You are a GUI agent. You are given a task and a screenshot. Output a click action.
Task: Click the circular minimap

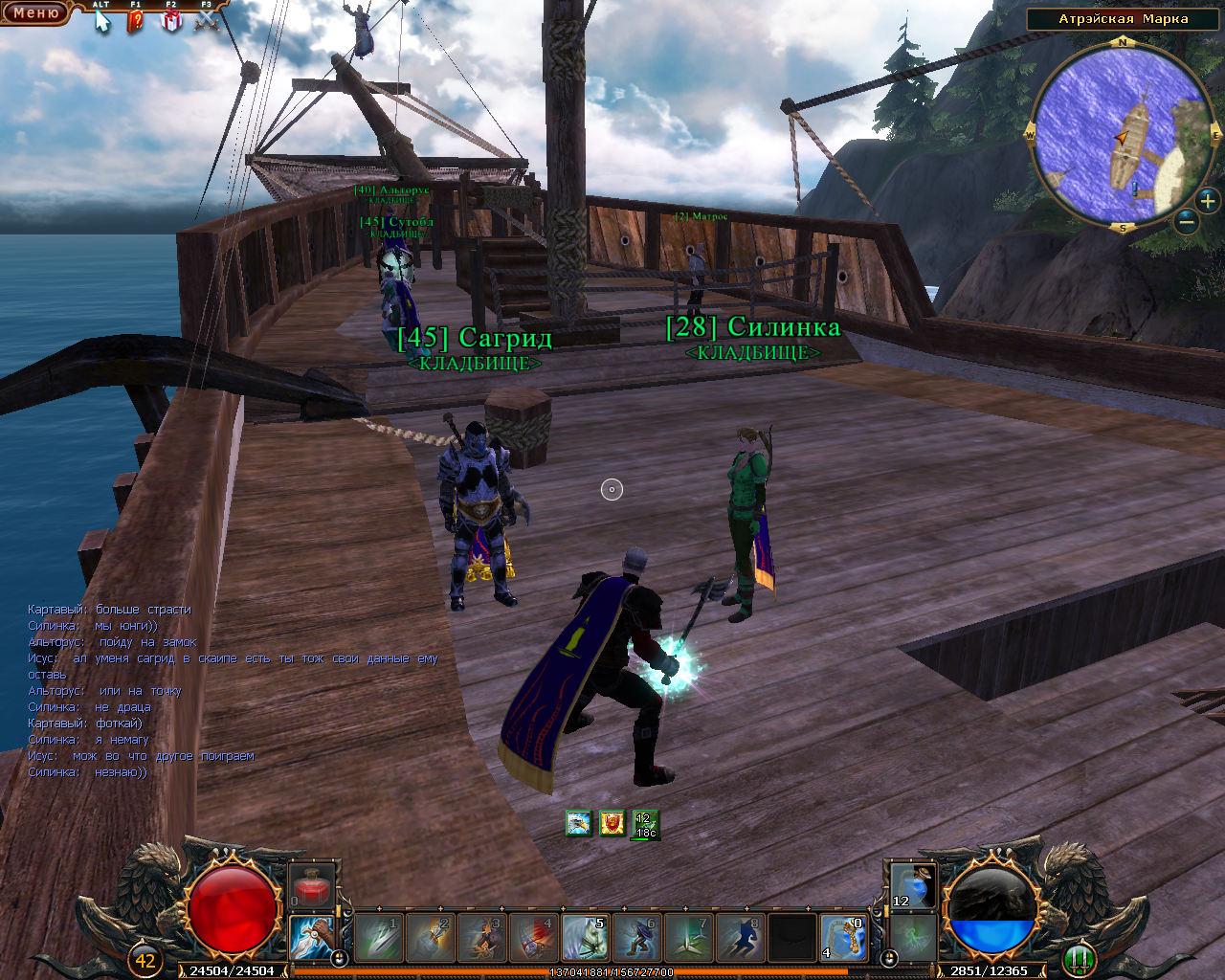click(1123, 136)
